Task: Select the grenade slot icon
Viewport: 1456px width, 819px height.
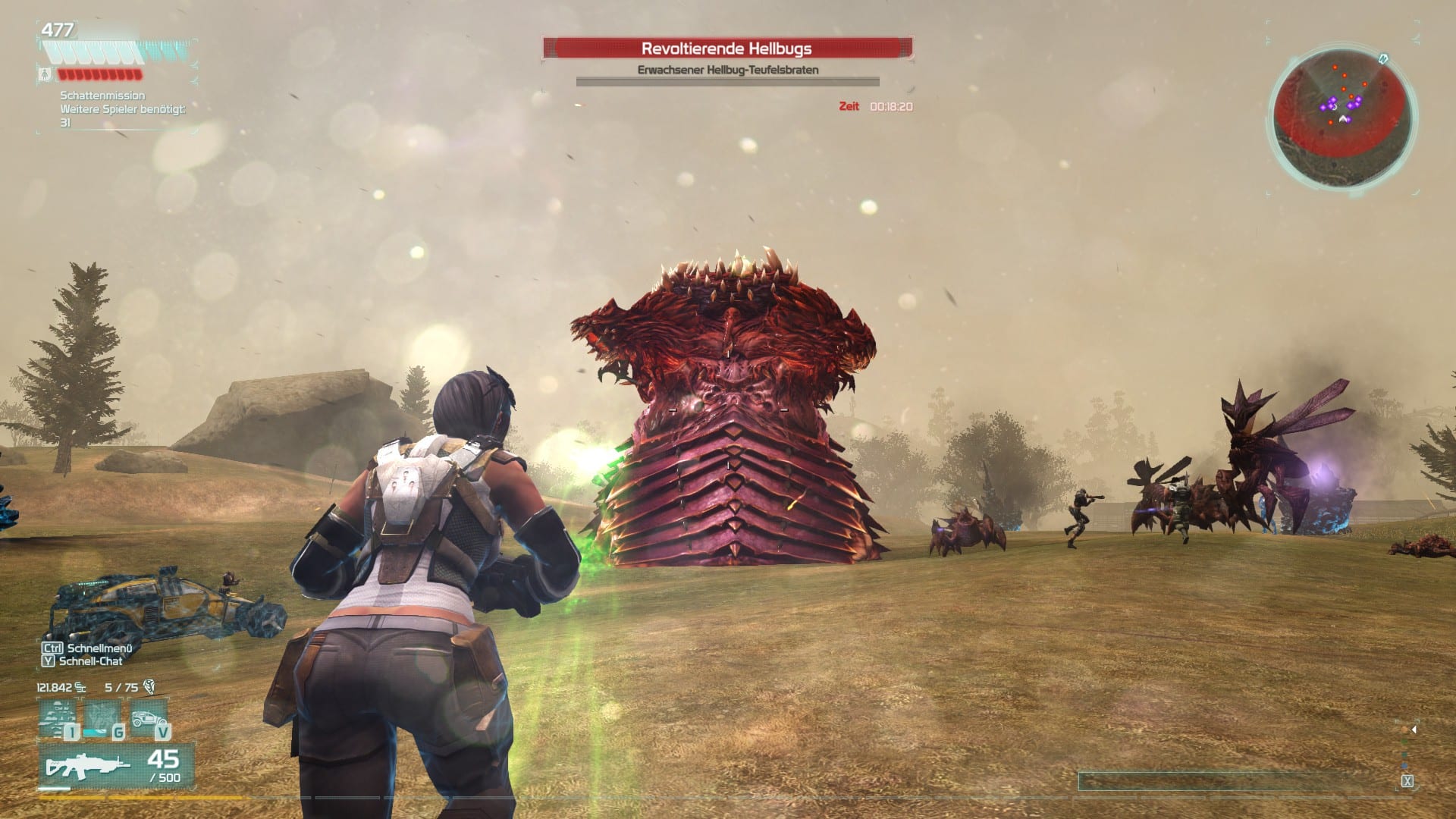Action: (101, 718)
